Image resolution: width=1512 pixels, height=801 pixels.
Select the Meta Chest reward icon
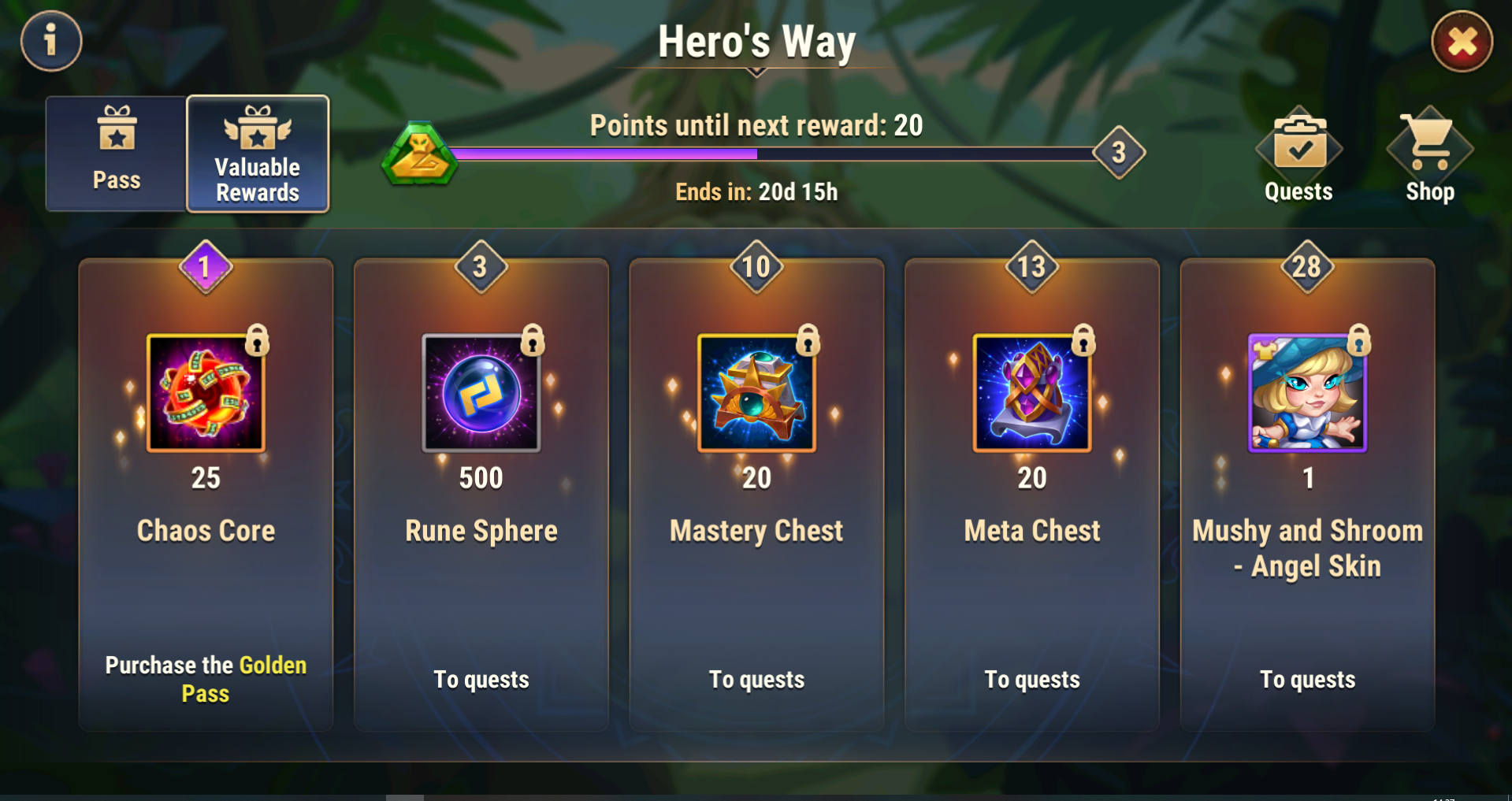[1032, 392]
